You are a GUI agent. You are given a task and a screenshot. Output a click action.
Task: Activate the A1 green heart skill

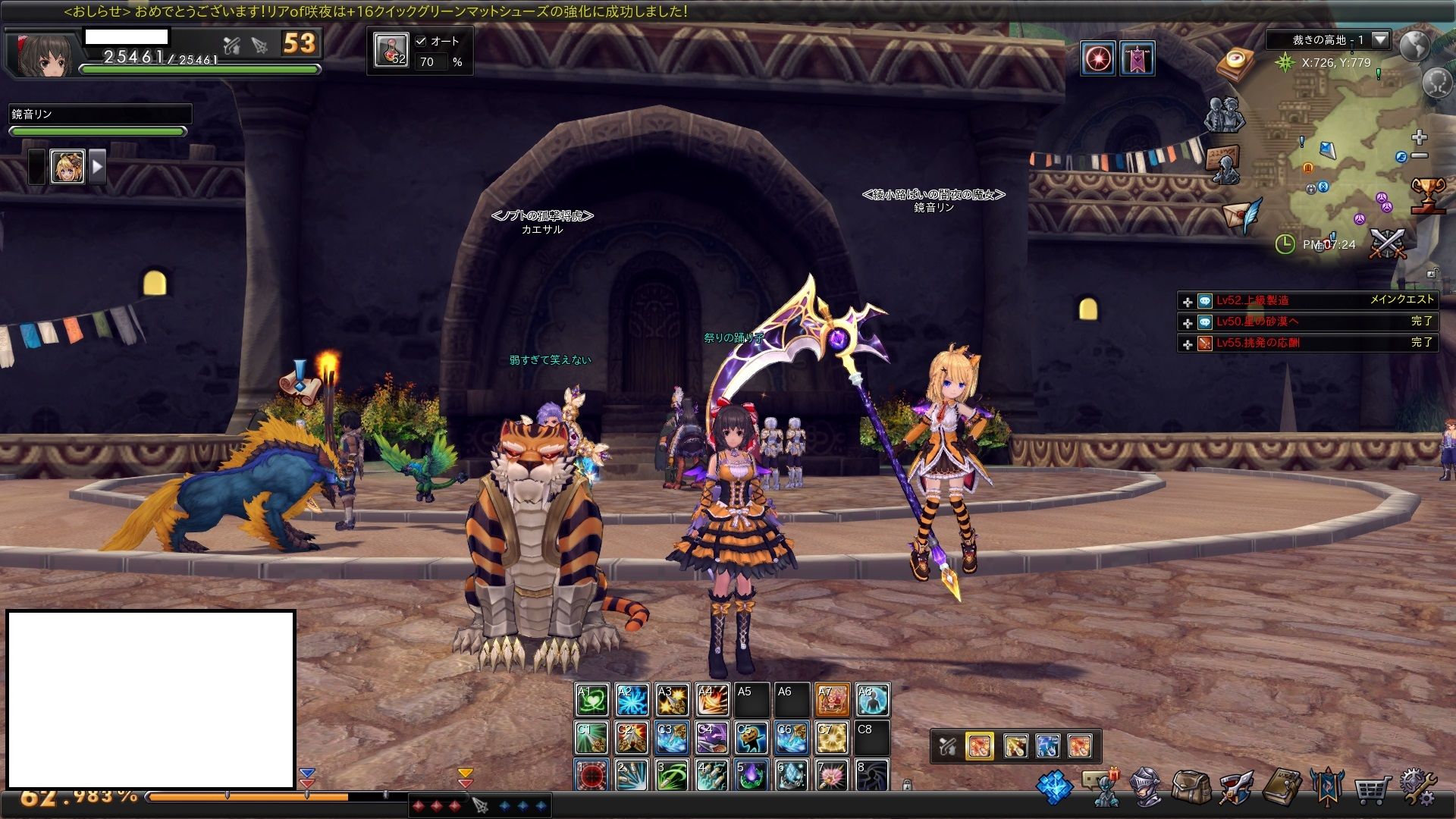591,700
